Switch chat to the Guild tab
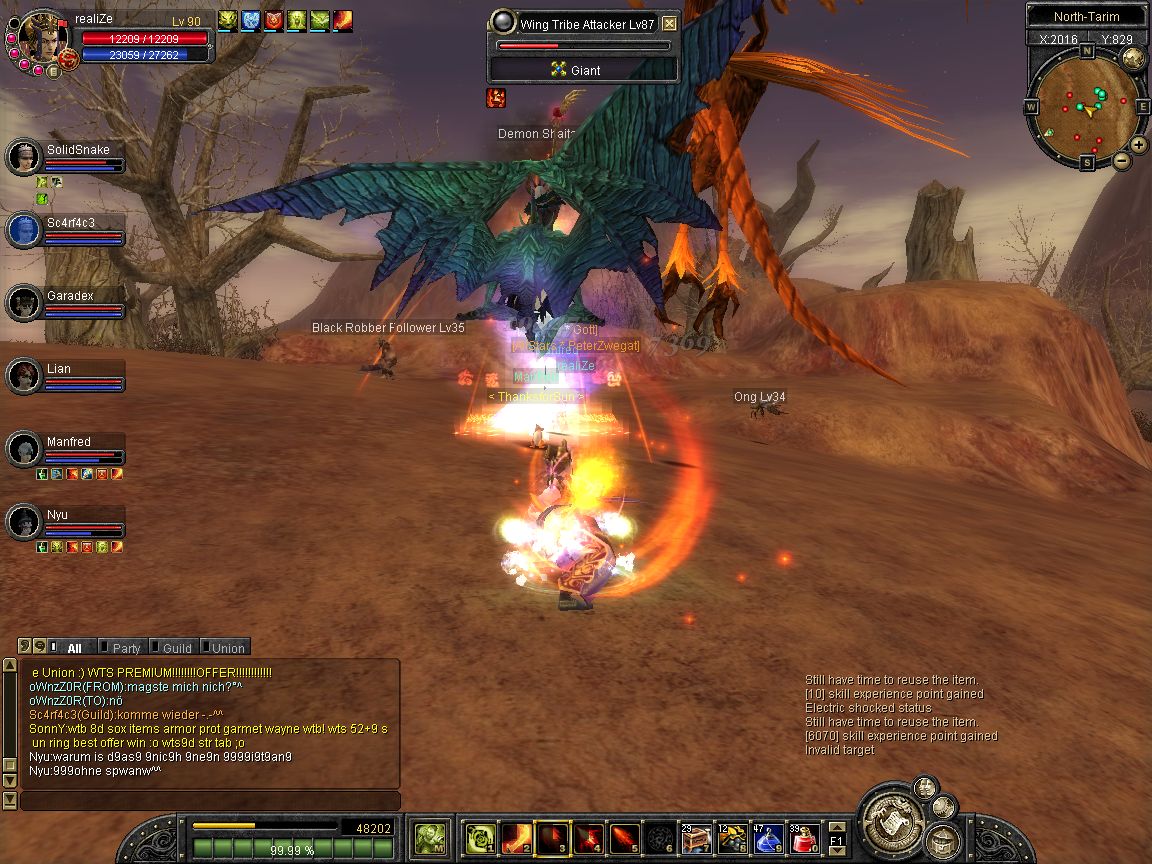Viewport: 1152px width, 864px height. point(175,648)
